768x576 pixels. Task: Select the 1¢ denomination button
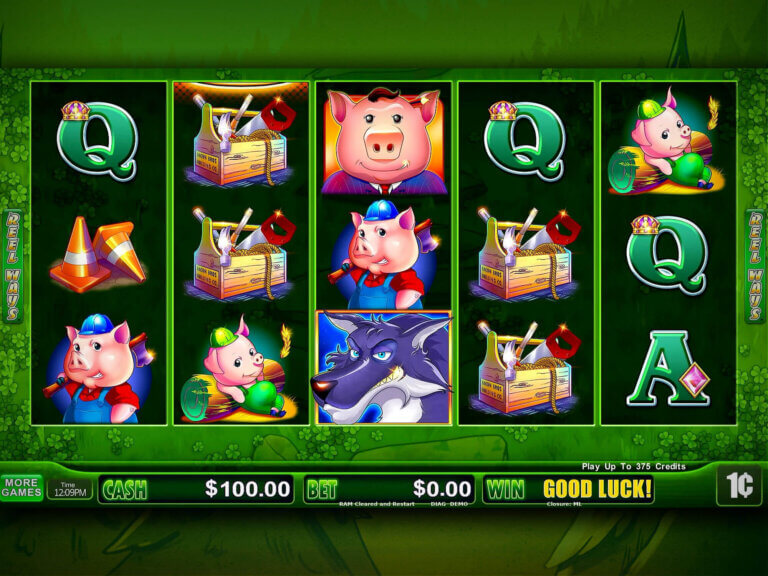tap(738, 486)
